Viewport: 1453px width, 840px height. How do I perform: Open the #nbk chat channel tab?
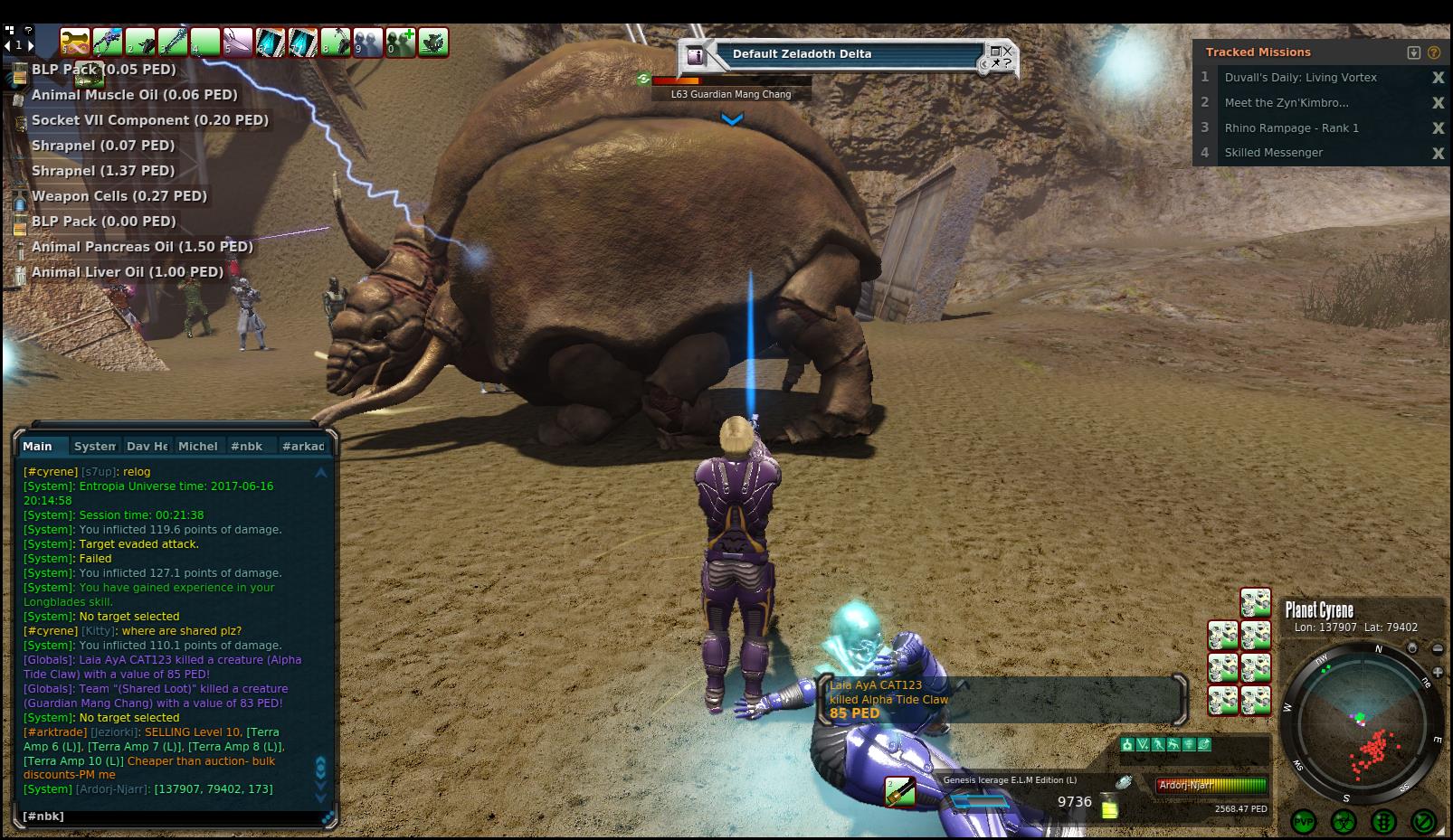pyautogui.click(x=246, y=446)
